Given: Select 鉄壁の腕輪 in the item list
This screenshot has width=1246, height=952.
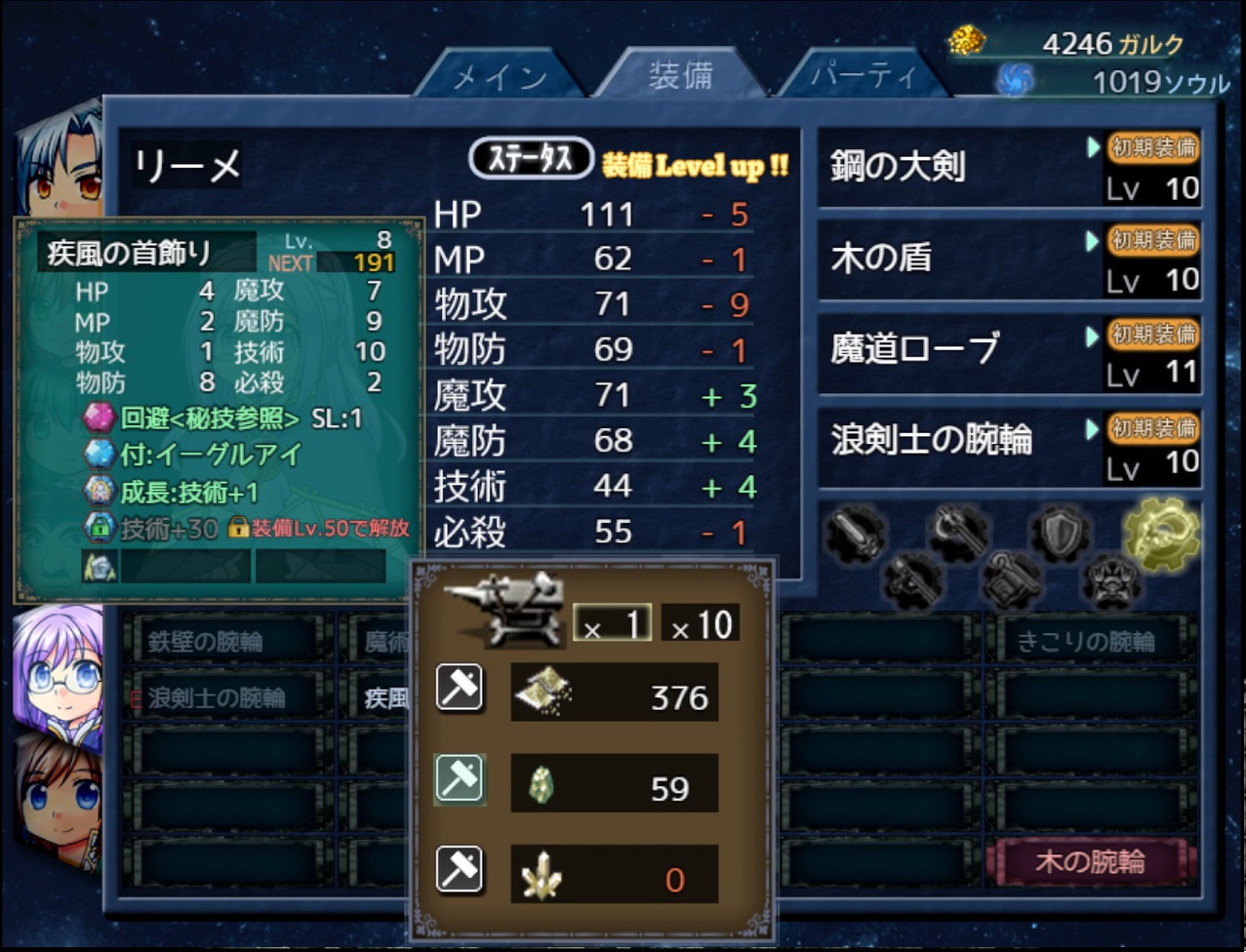Looking at the screenshot, I should point(223,642).
